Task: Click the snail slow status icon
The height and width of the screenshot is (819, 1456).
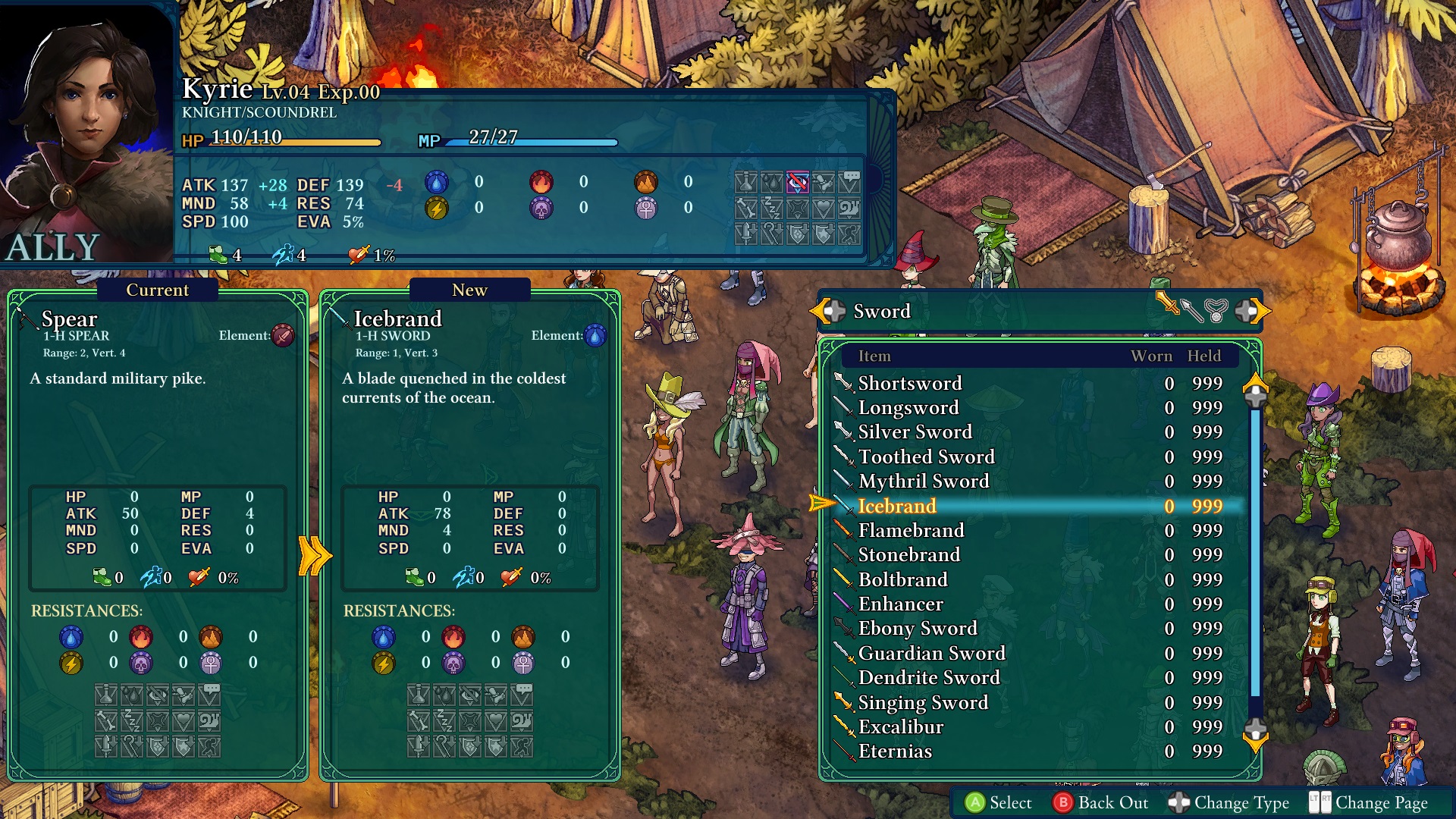Action: [x=848, y=208]
